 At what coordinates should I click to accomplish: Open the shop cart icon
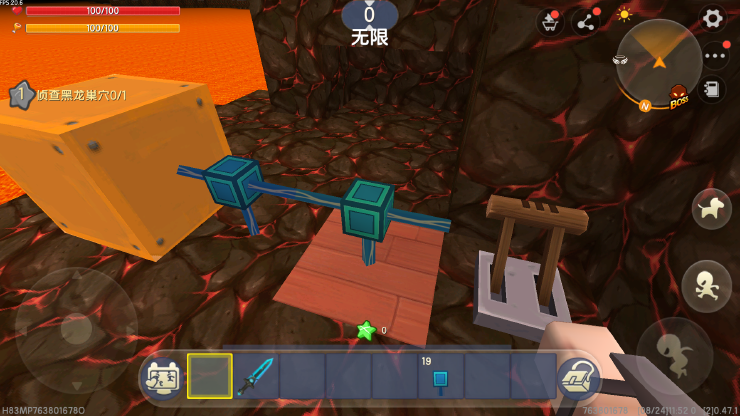pyautogui.click(x=549, y=22)
